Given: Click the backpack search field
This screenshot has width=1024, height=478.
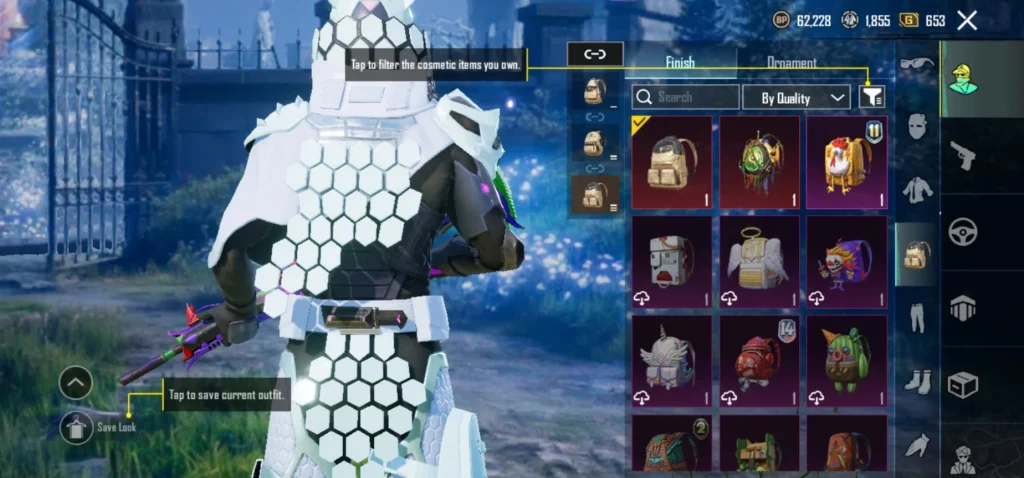Looking at the screenshot, I should pyautogui.click(x=686, y=97).
